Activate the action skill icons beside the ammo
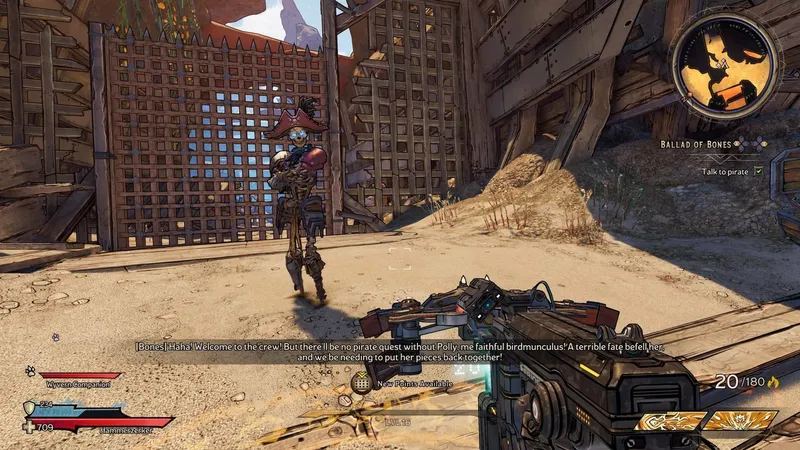 (x=706, y=421)
